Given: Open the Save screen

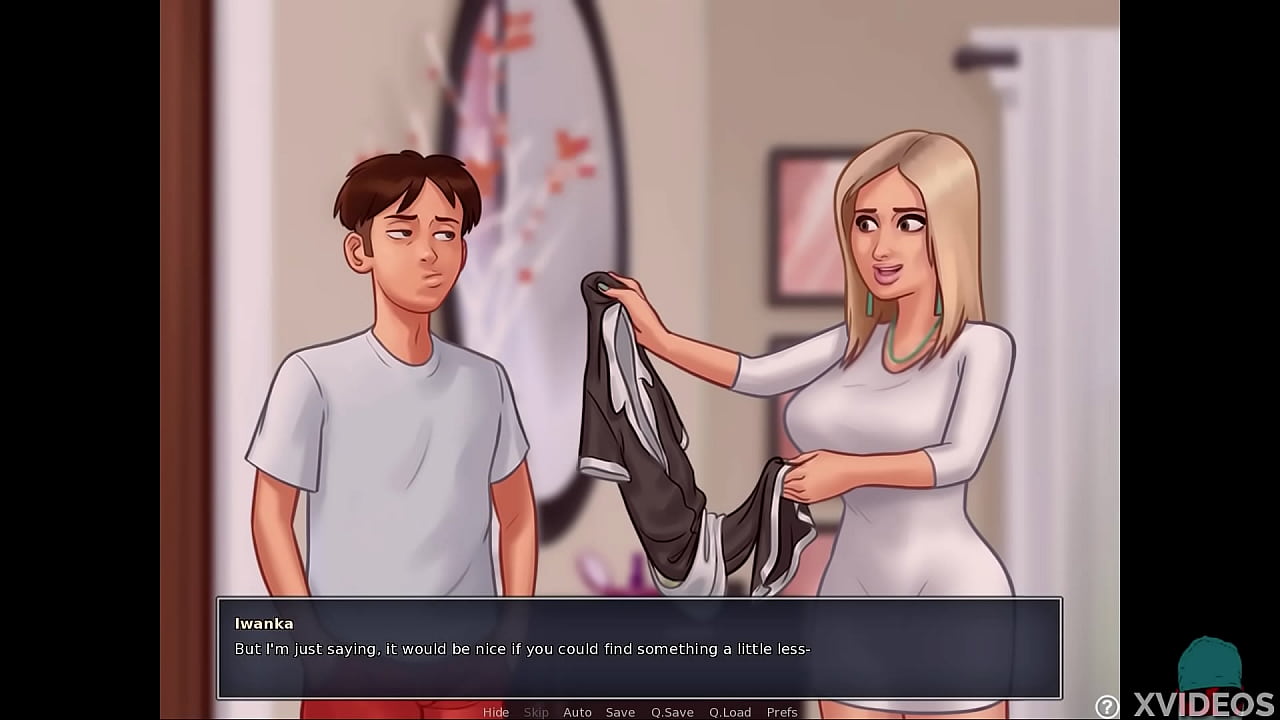Looking at the screenshot, I should (620, 712).
